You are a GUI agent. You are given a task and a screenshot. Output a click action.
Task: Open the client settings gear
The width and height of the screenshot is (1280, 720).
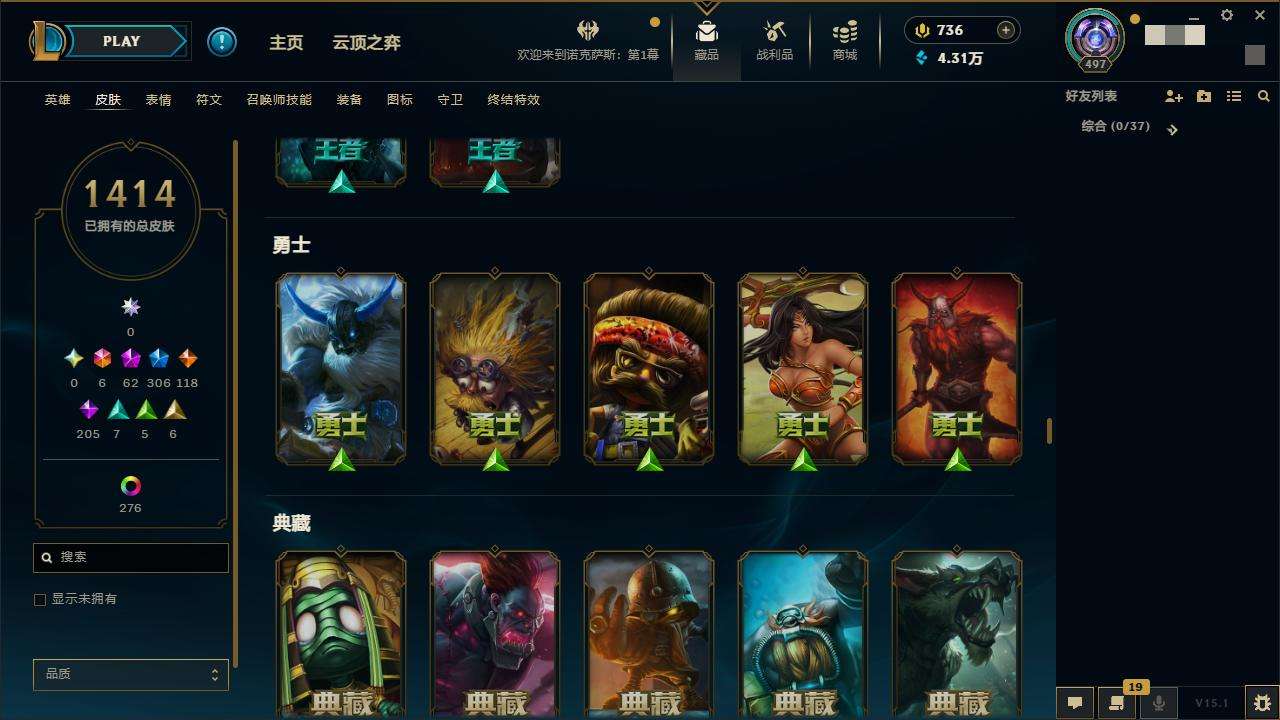(x=1227, y=15)
